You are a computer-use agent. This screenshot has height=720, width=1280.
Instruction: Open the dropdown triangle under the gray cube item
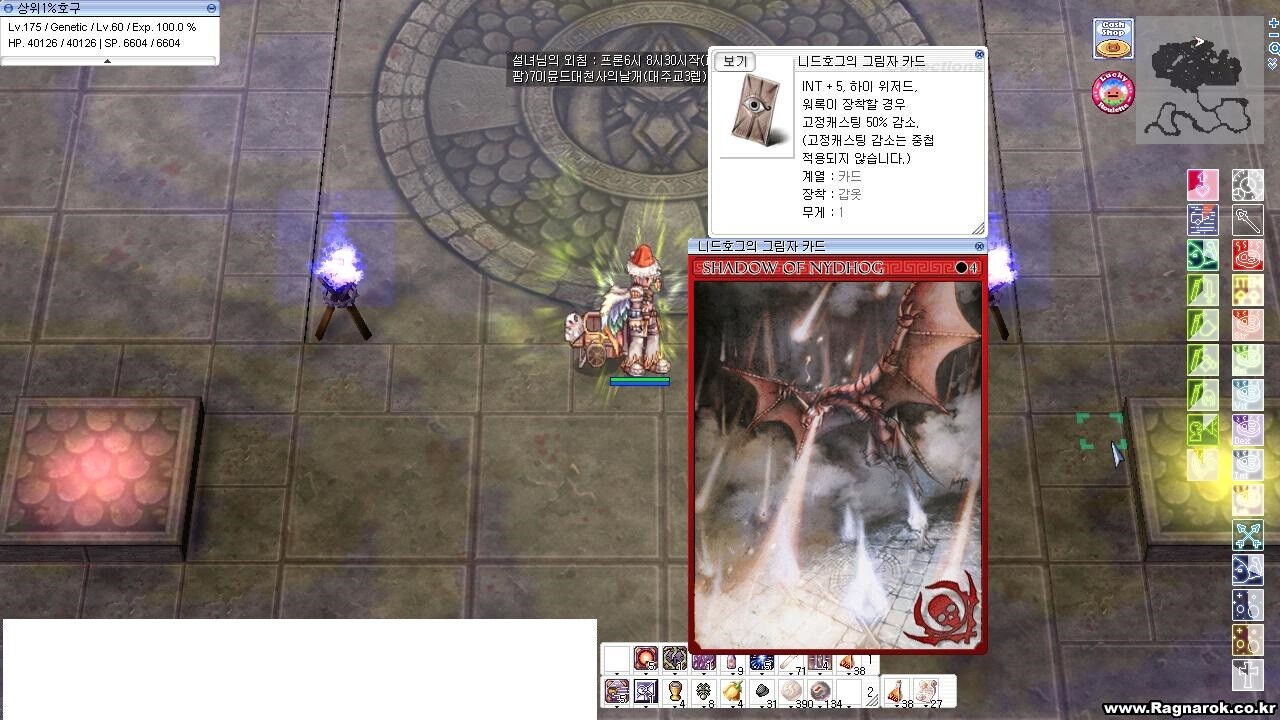pyautogui.click(x=764, y=705)
